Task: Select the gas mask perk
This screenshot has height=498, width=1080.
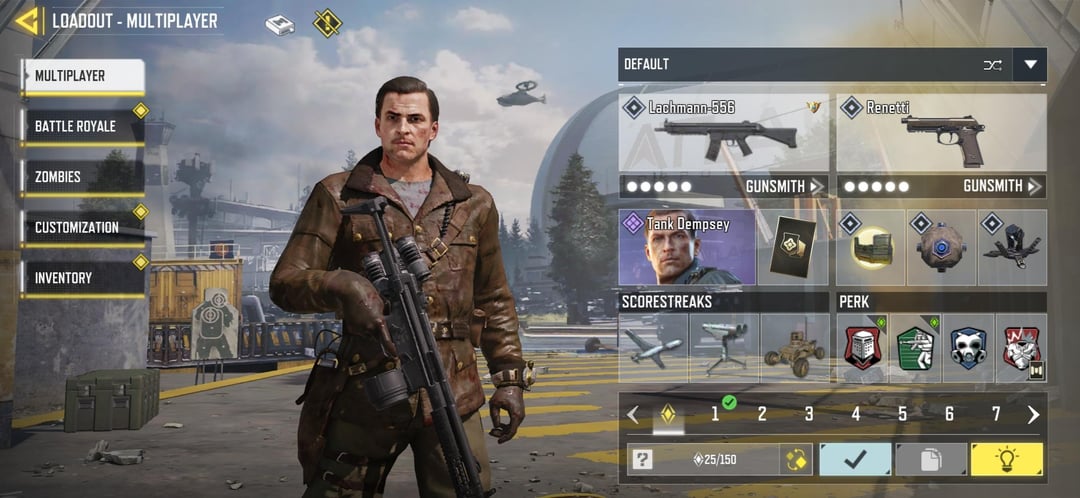Action: (968, 348)
